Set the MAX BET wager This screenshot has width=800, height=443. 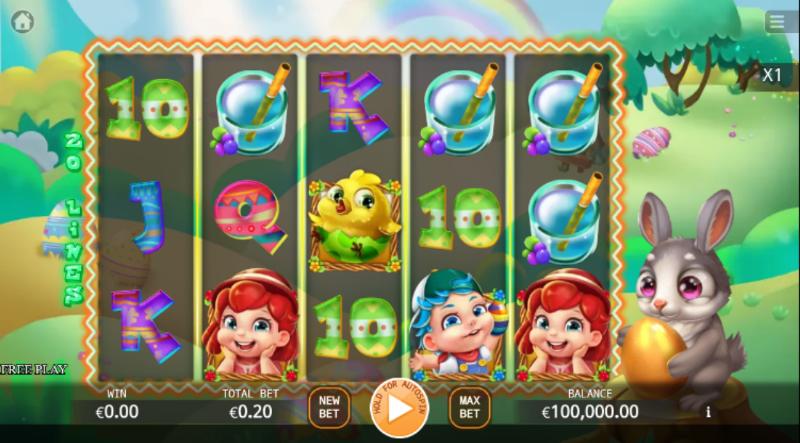click(x=469, y=405)
